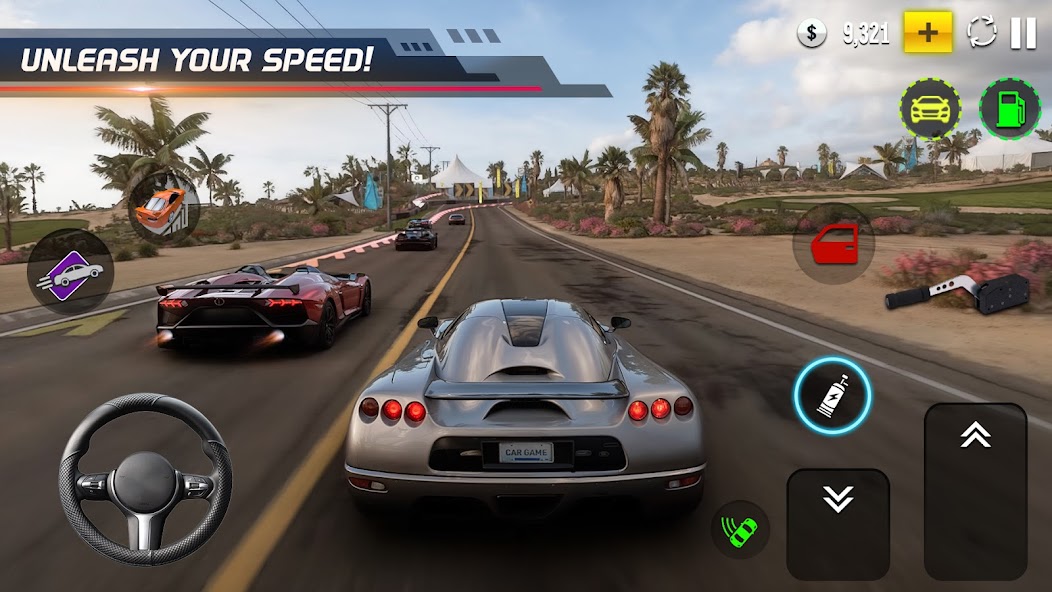Pause the game

click(x=1023, y=33)
